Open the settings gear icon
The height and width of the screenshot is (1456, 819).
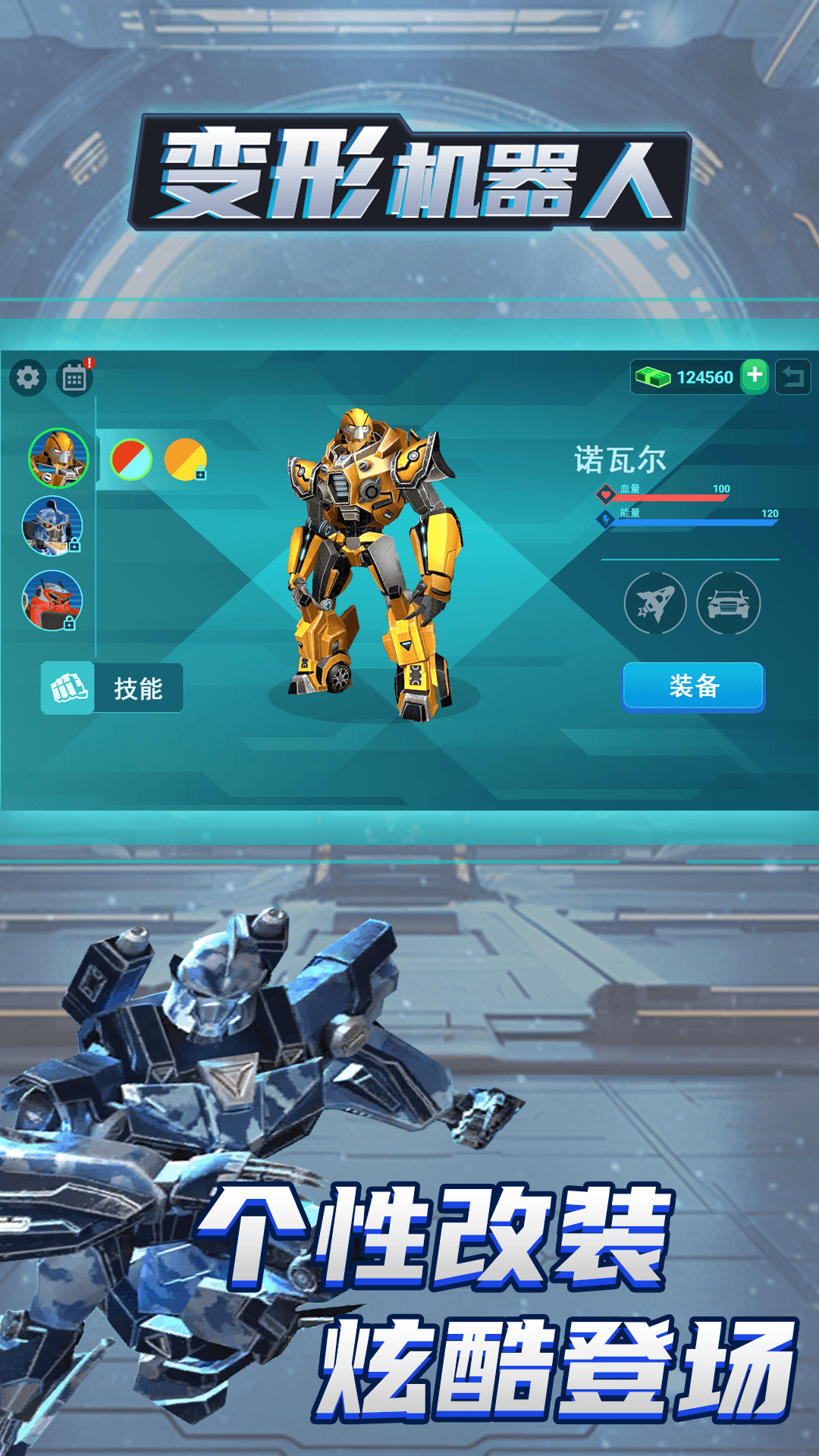pyautogui.click(x=28, y=377)
